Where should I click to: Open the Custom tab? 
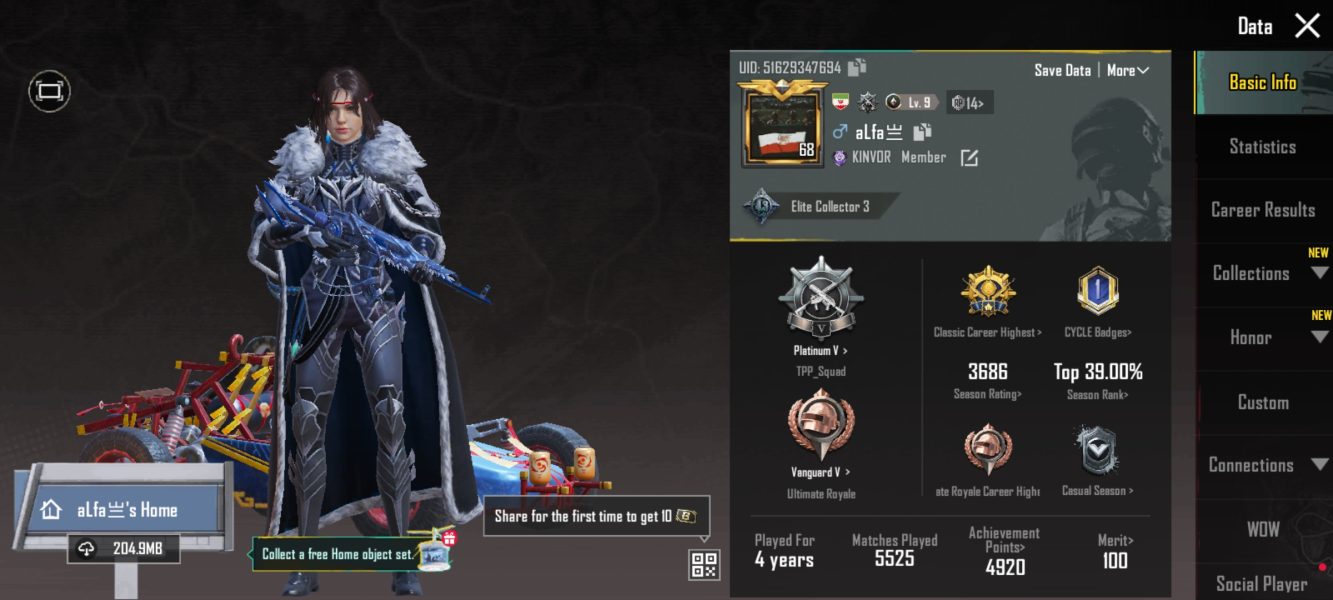tap(1262, 402)
